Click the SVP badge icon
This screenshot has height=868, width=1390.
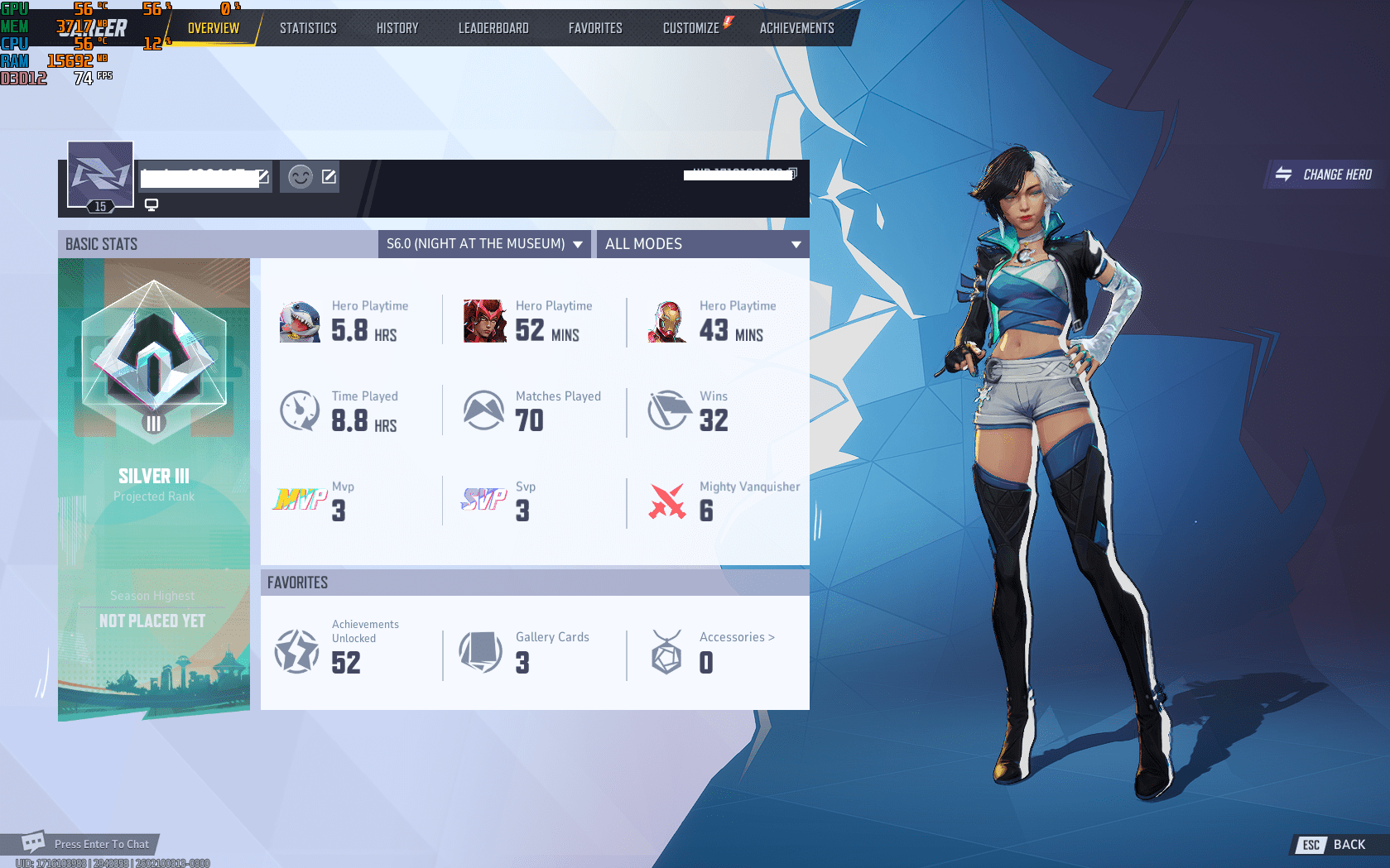click(483, 499)
